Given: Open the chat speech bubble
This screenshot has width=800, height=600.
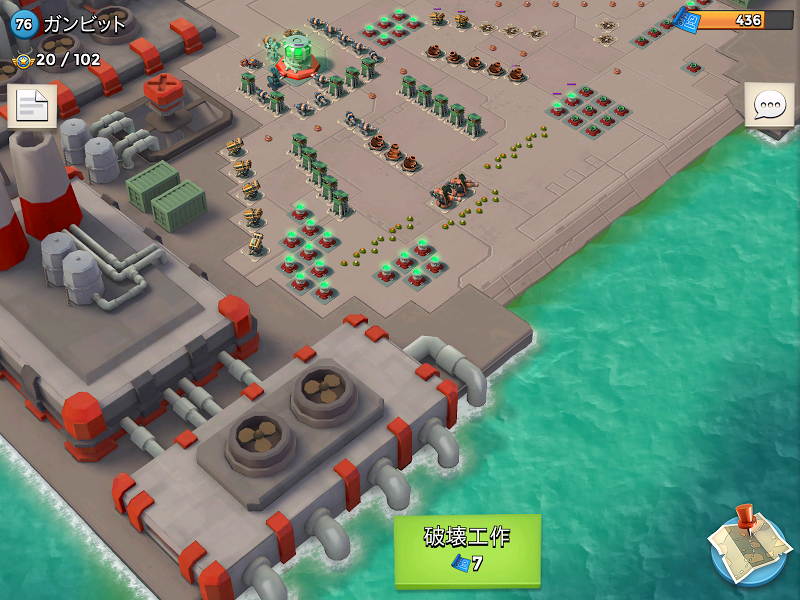Looking at the screenshot, I should [x=769, y=105].
